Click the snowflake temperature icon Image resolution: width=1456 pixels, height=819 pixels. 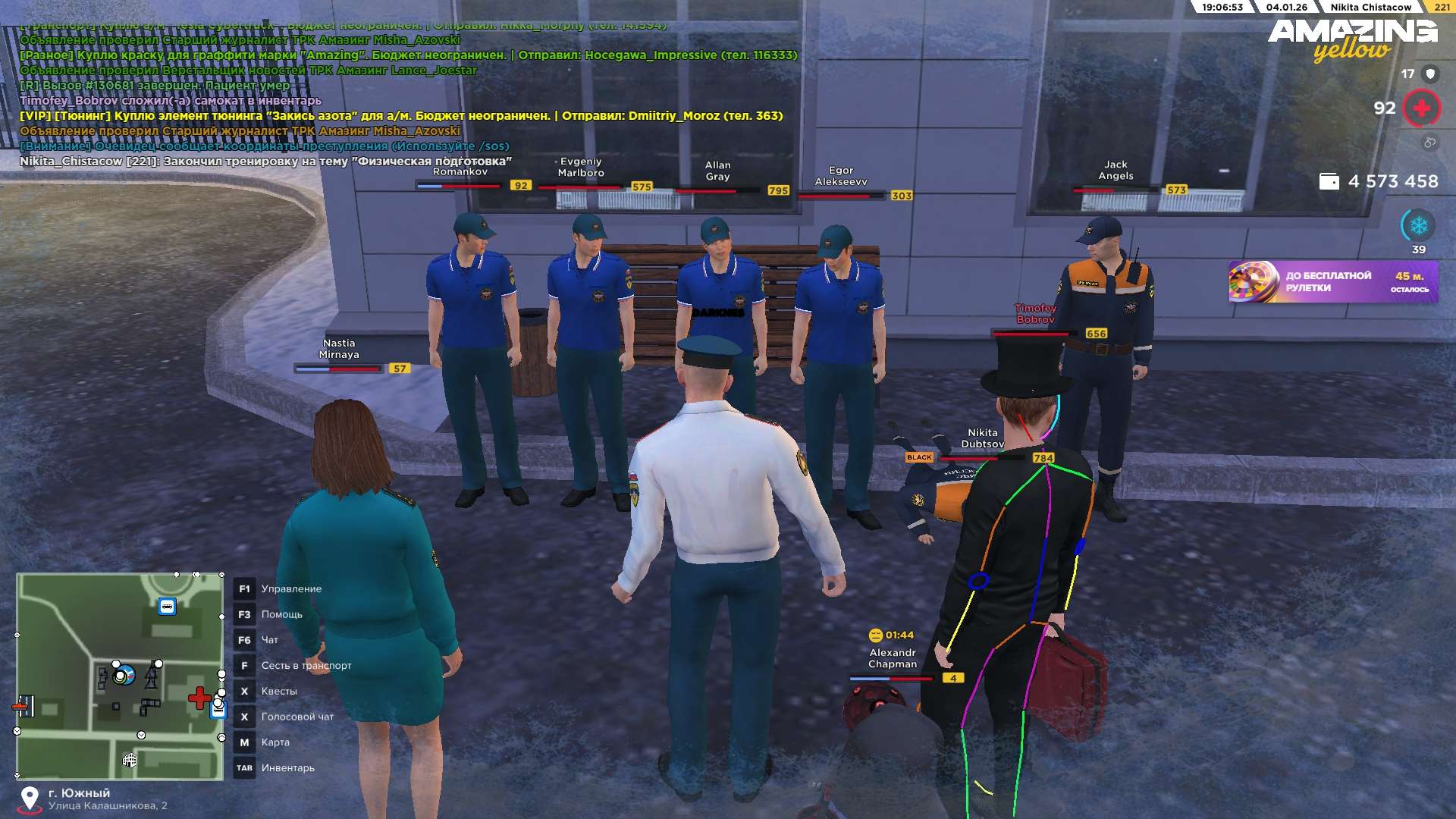1418,225
